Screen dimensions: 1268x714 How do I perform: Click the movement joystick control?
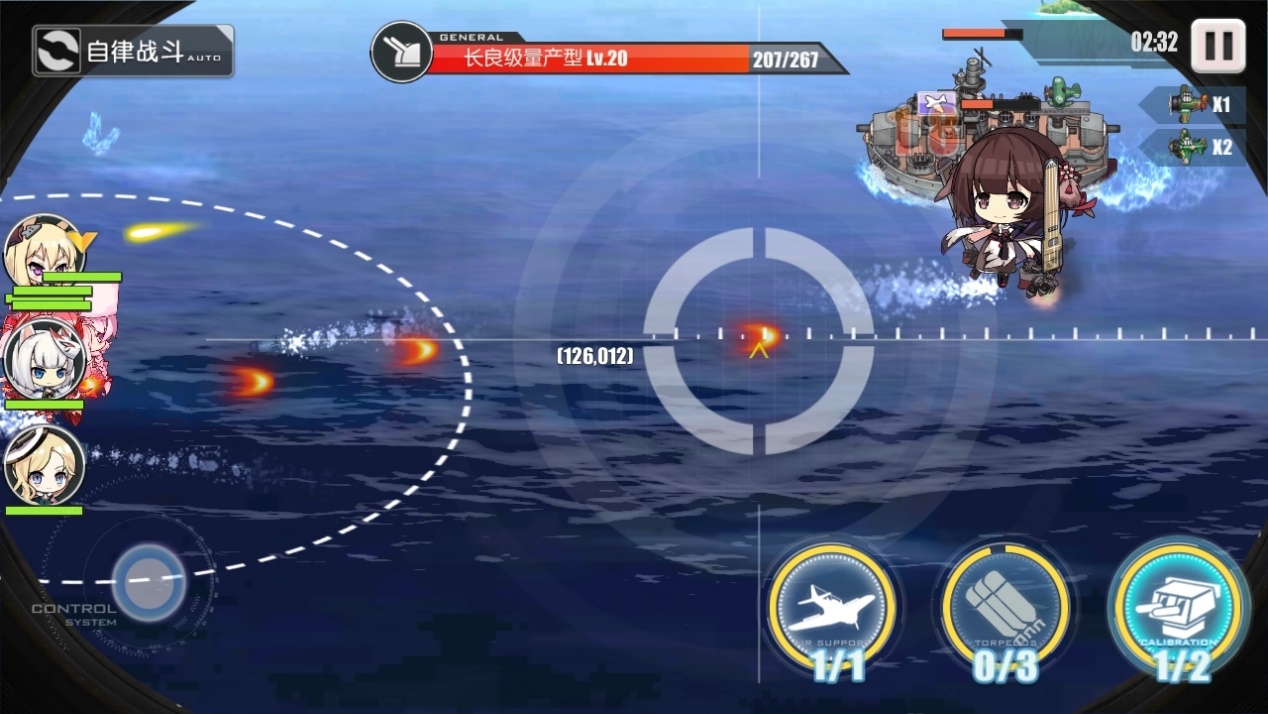coord(149,580)
